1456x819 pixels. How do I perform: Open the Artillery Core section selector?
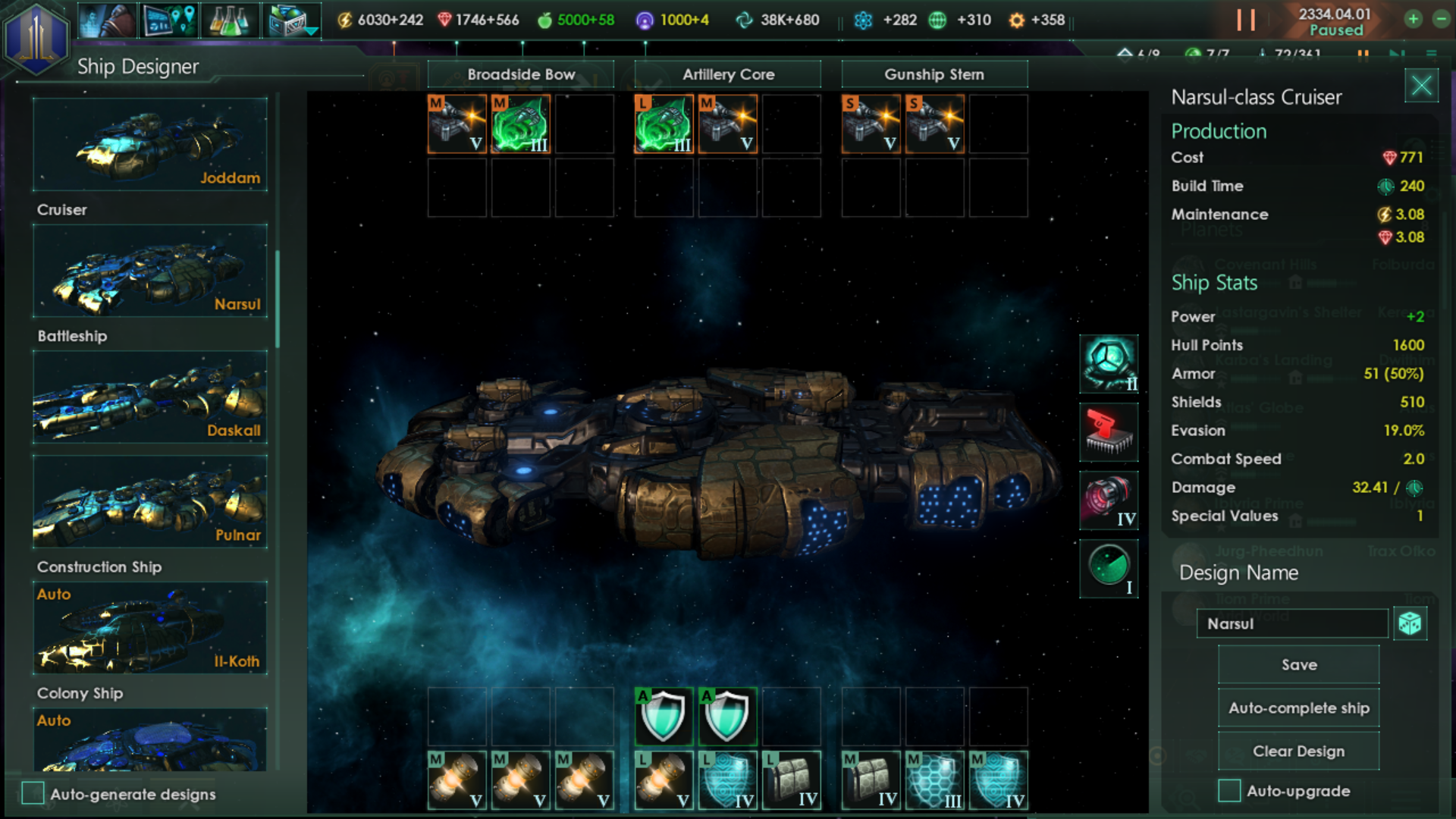pyautogui.click(x=727, y=74)
